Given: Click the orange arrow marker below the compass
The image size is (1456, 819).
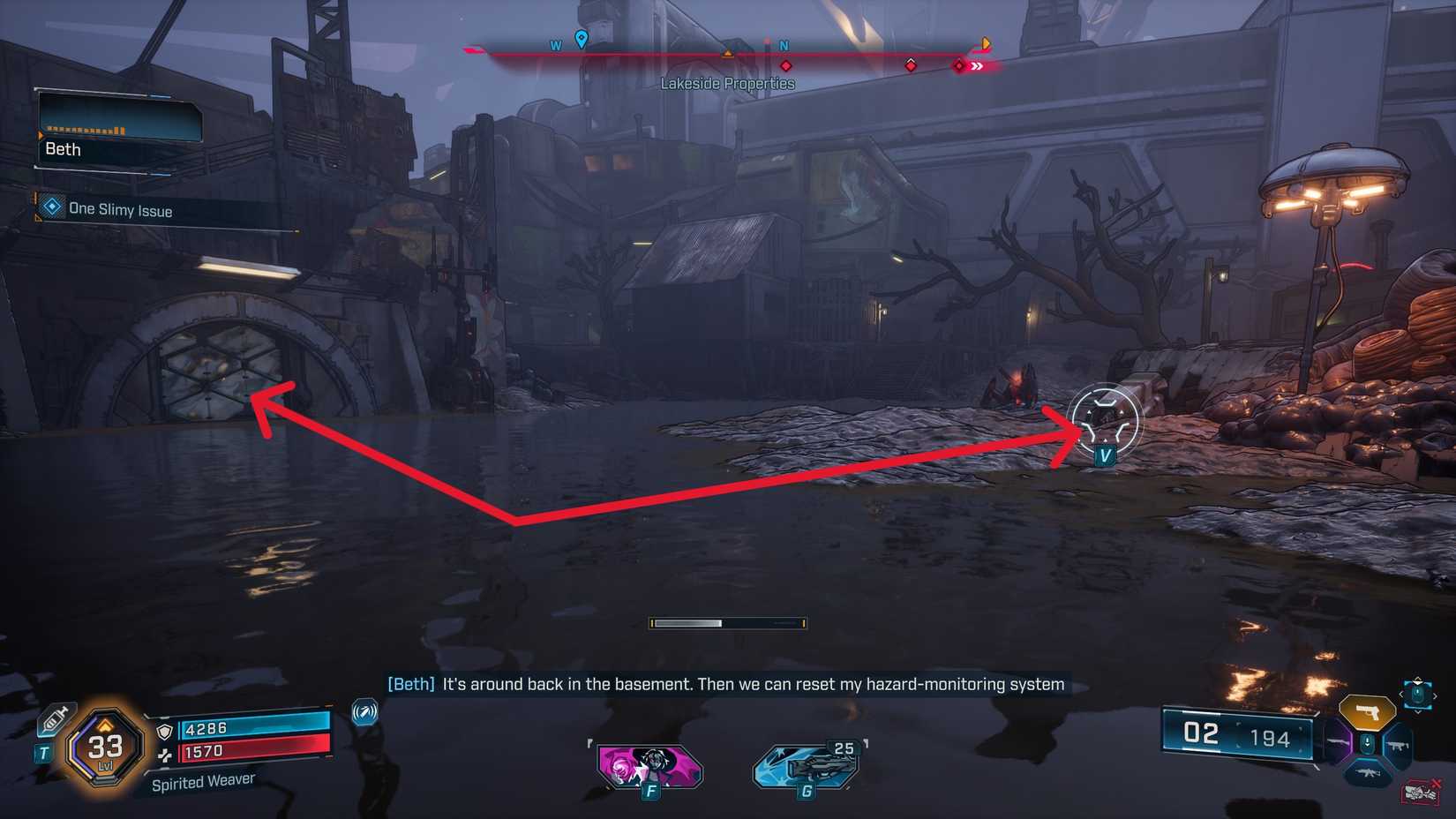Looking at the screenshot, I should (727, 55).
